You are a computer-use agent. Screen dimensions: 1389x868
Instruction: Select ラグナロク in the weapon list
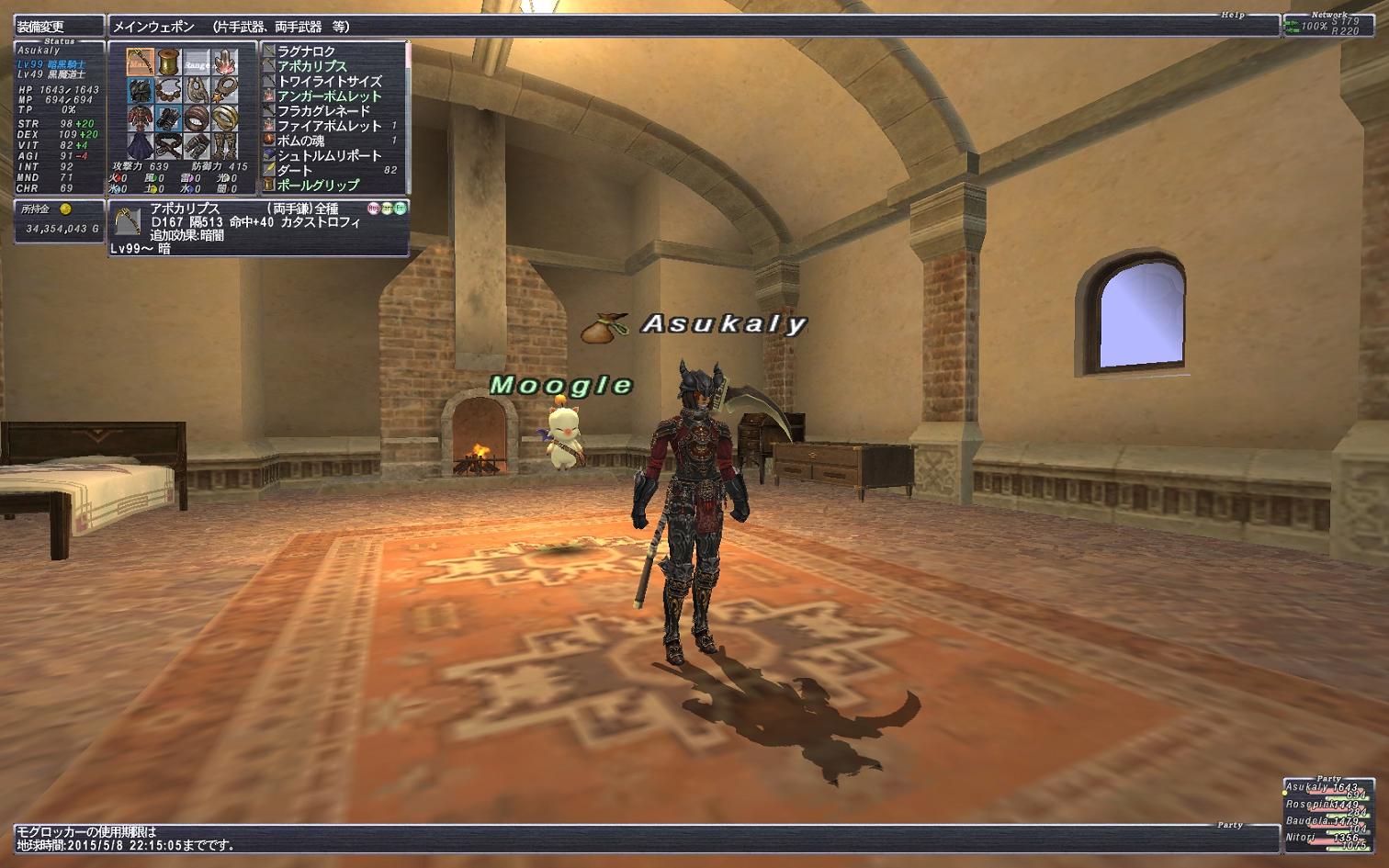[307, 51]
